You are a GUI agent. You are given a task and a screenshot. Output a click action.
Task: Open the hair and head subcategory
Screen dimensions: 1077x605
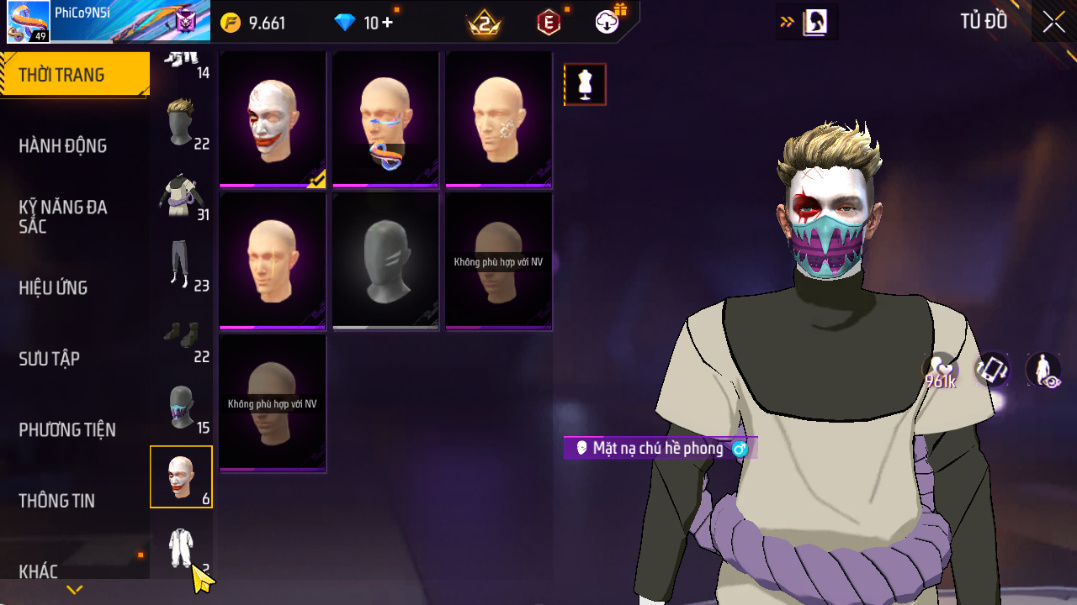181,122
